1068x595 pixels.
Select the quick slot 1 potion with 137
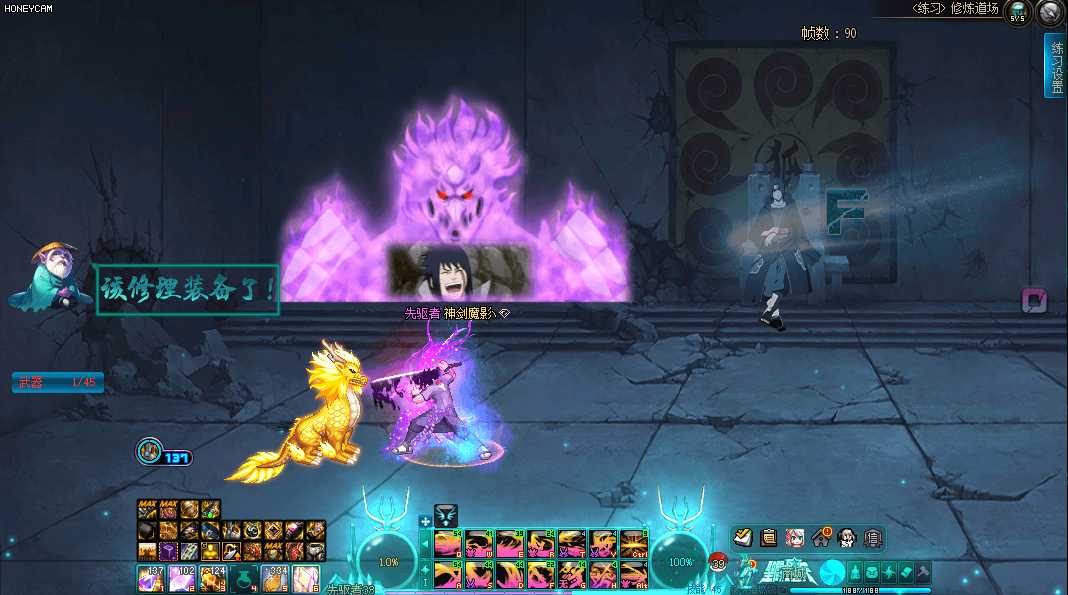(151, 578)
